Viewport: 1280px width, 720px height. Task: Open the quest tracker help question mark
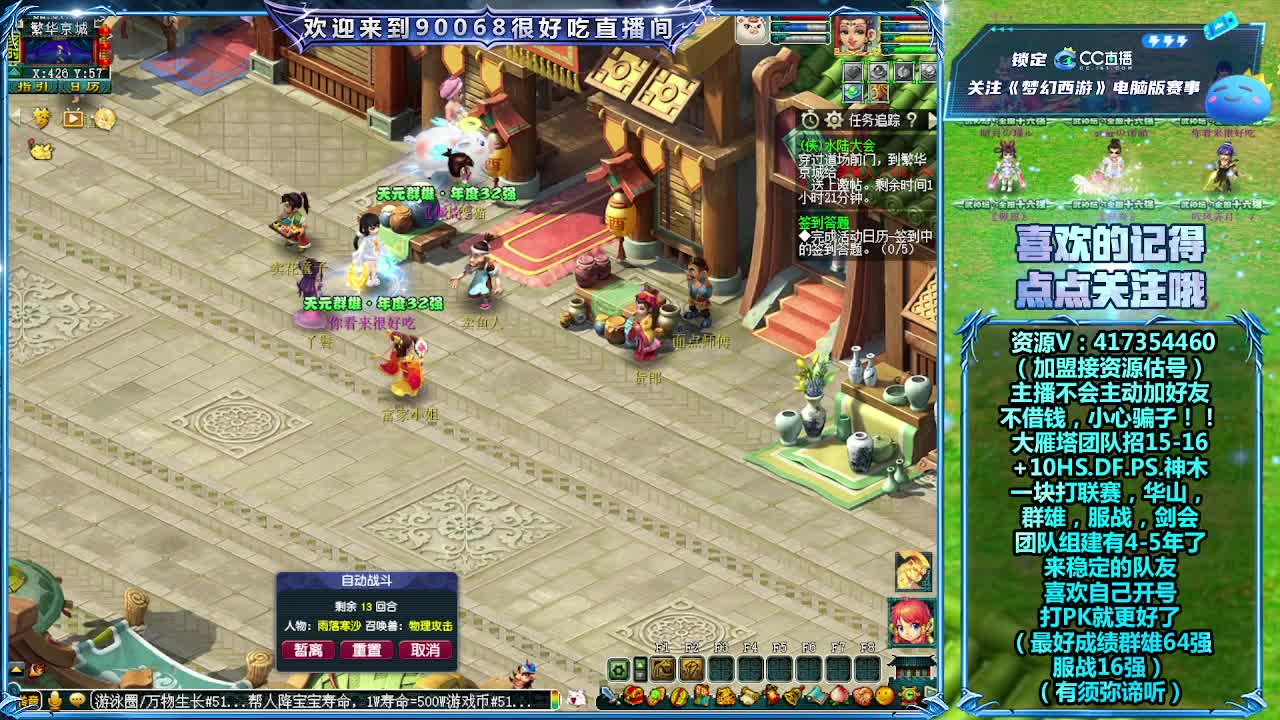[x=913, y=121]
